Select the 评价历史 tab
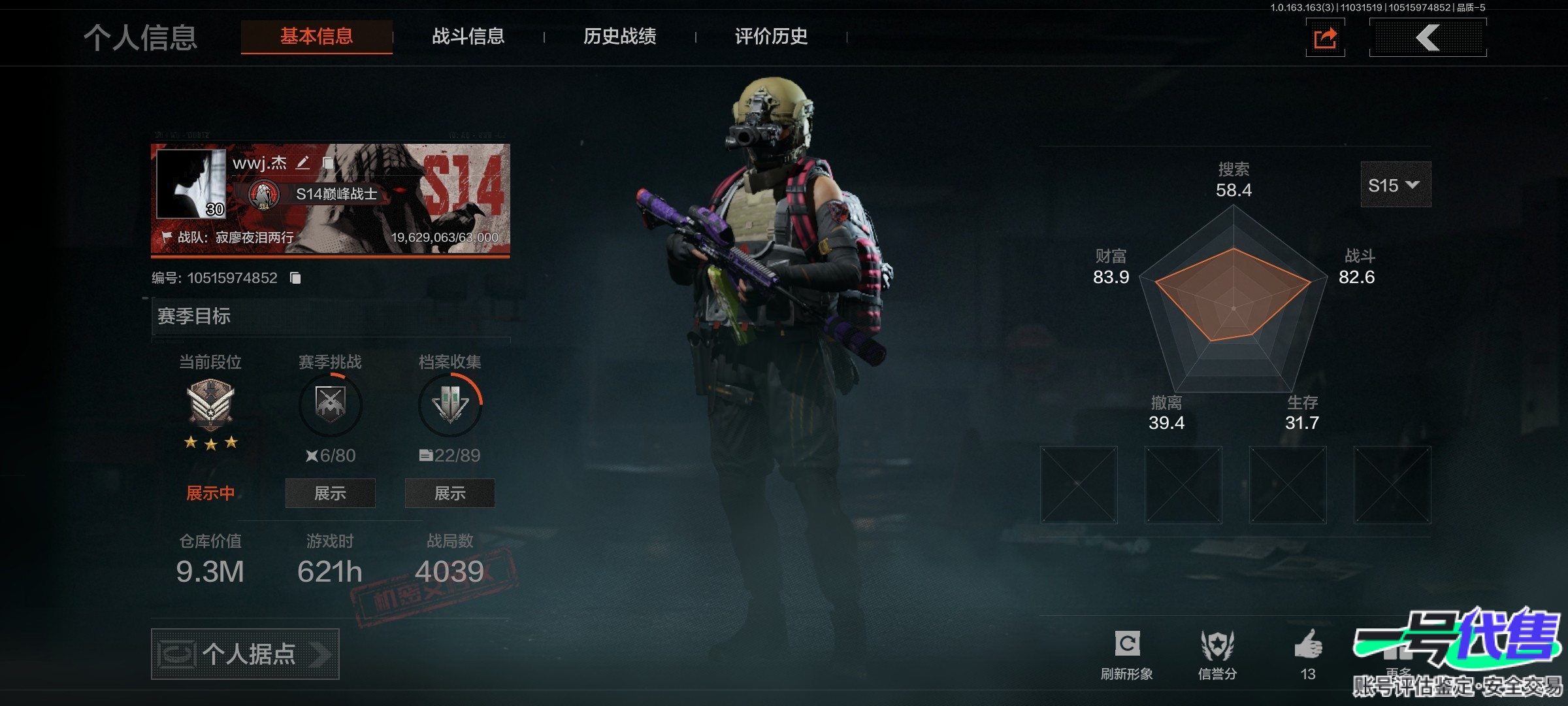 click(771, 37)
